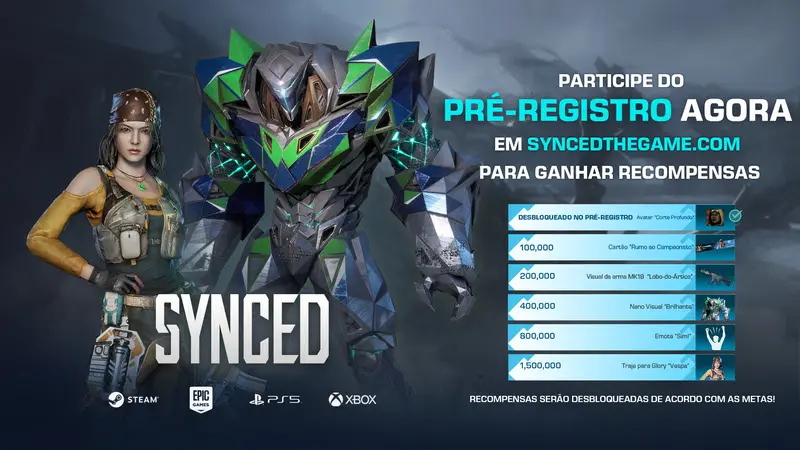Choose the 200,000 MK18 weapon skin reward

(622, 277)
